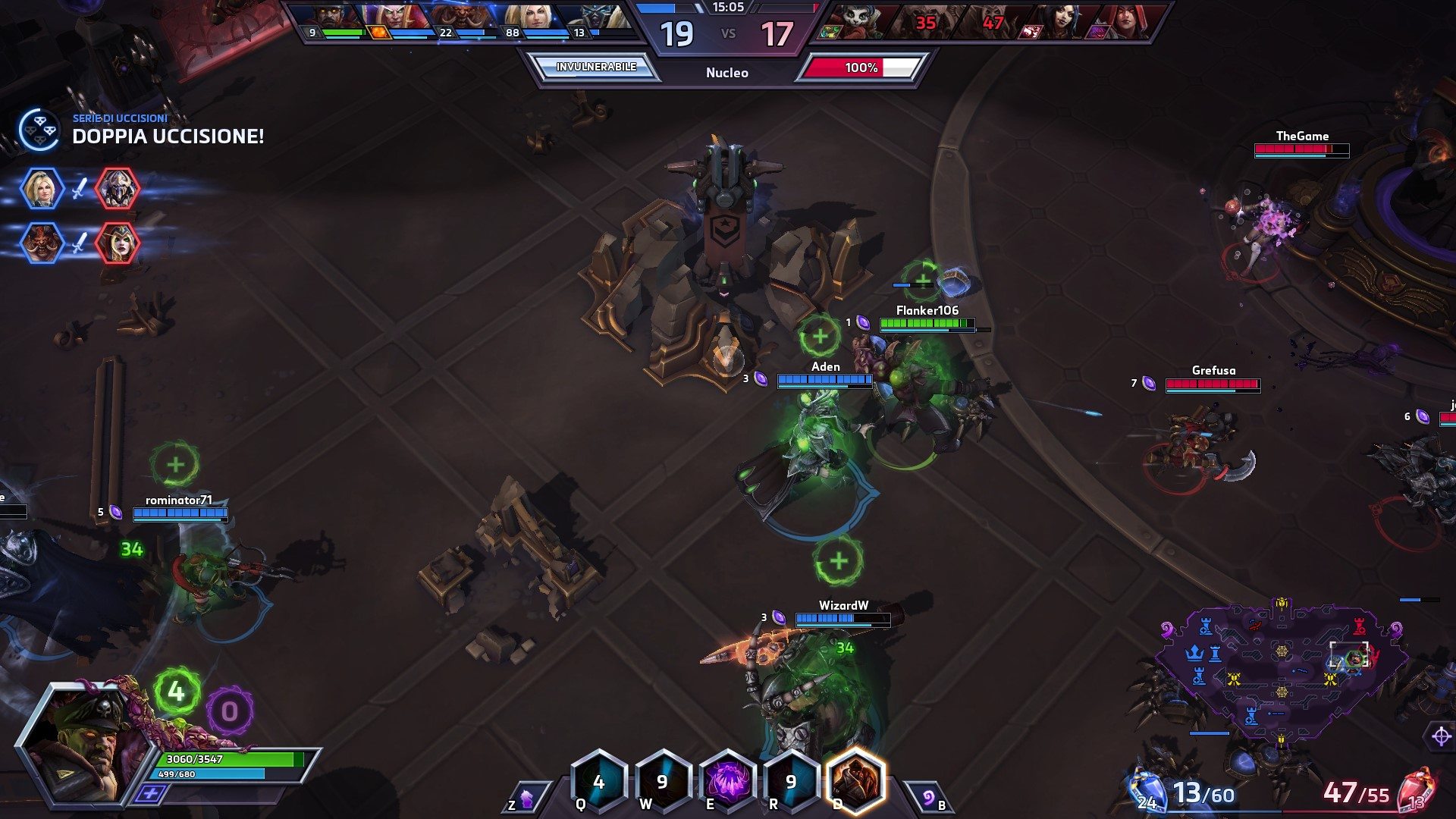
Task: Cast the purple maw E ability
Action: 726,781
